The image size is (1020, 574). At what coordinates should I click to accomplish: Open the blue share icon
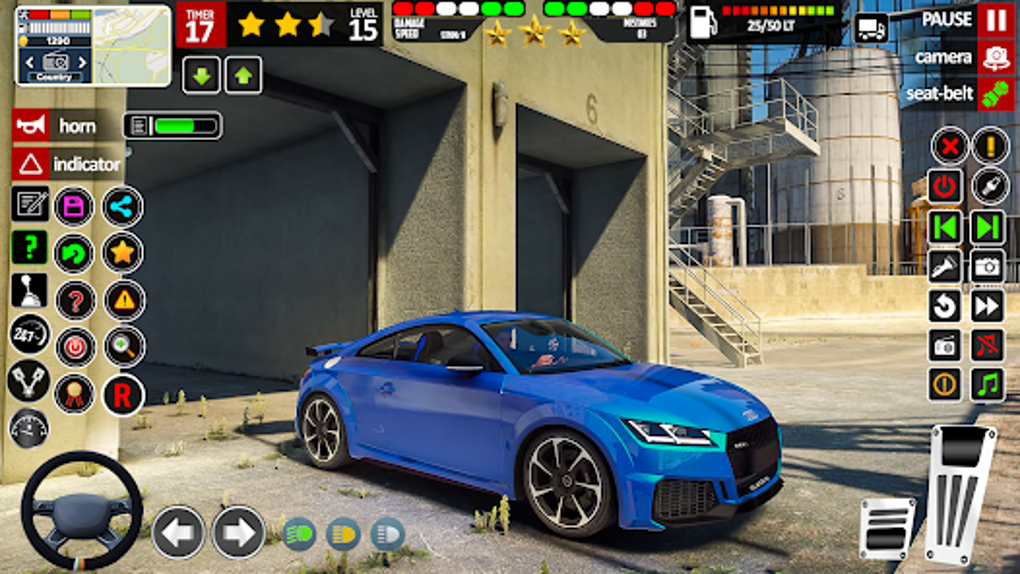pyautogui.click(x=122, y=207)
